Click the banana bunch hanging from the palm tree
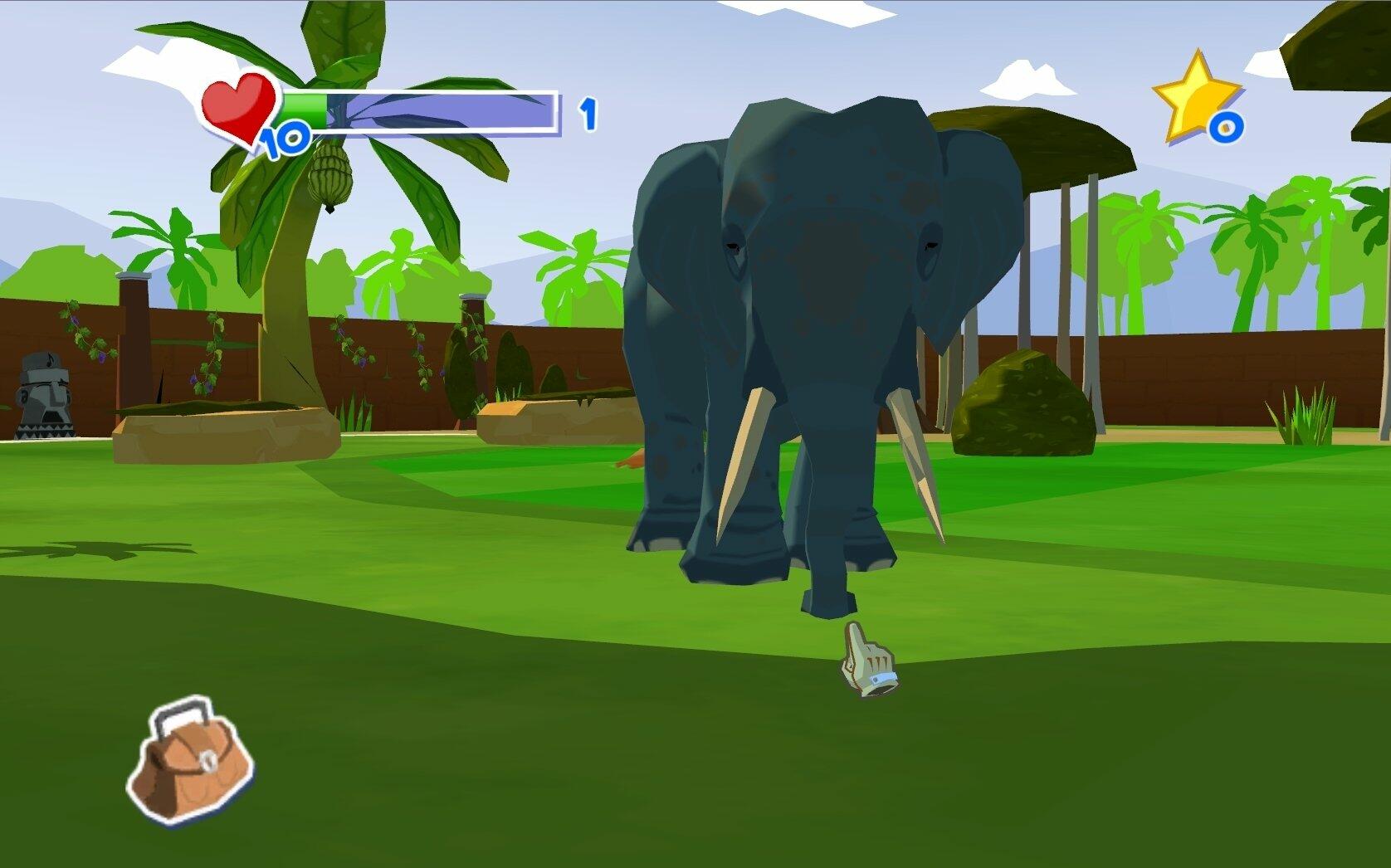 (330, 174)
